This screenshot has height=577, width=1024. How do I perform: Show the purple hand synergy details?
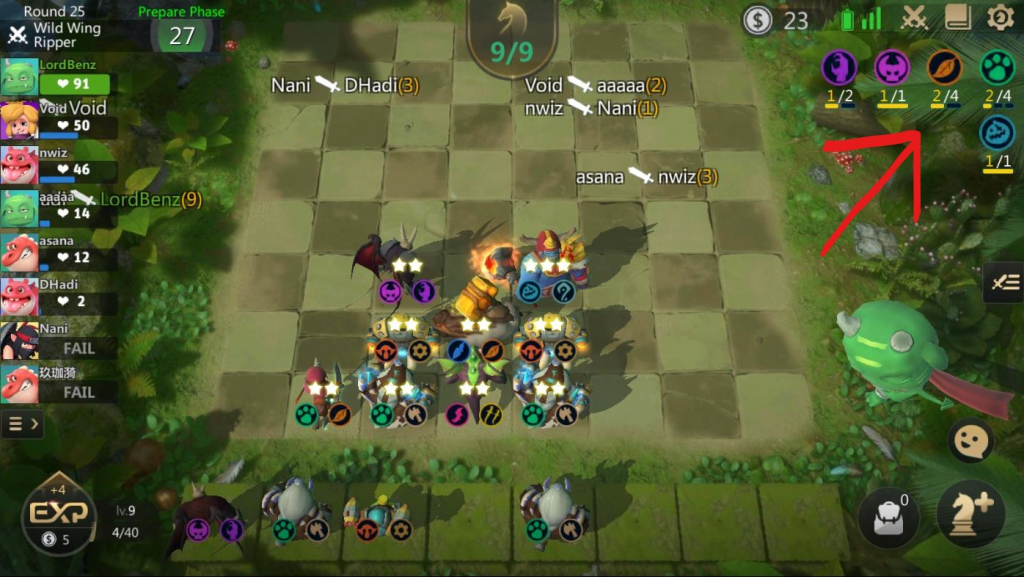pos(838,68)
